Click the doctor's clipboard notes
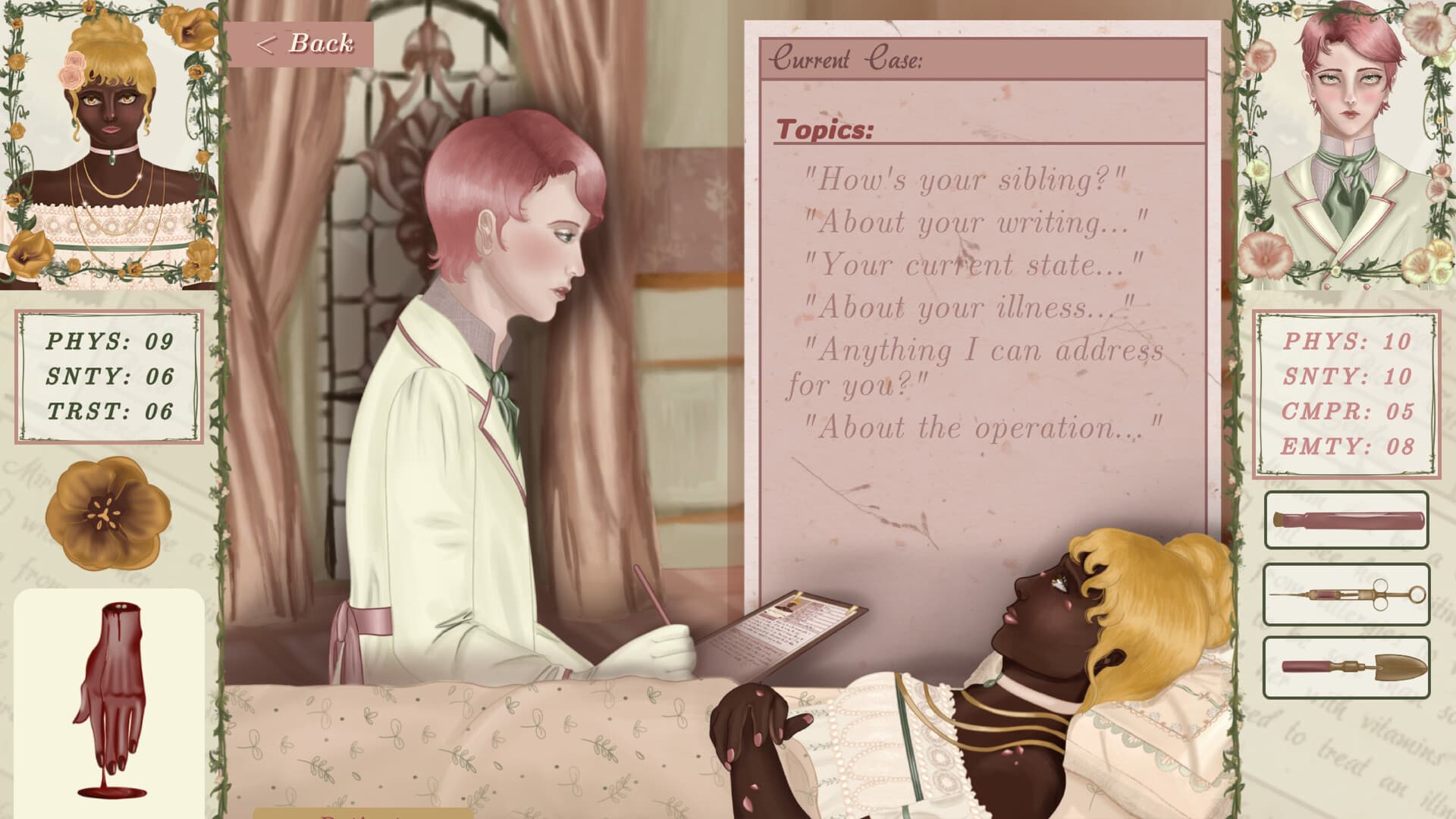Screen dimensions: 1456x819 click(789, 629)
